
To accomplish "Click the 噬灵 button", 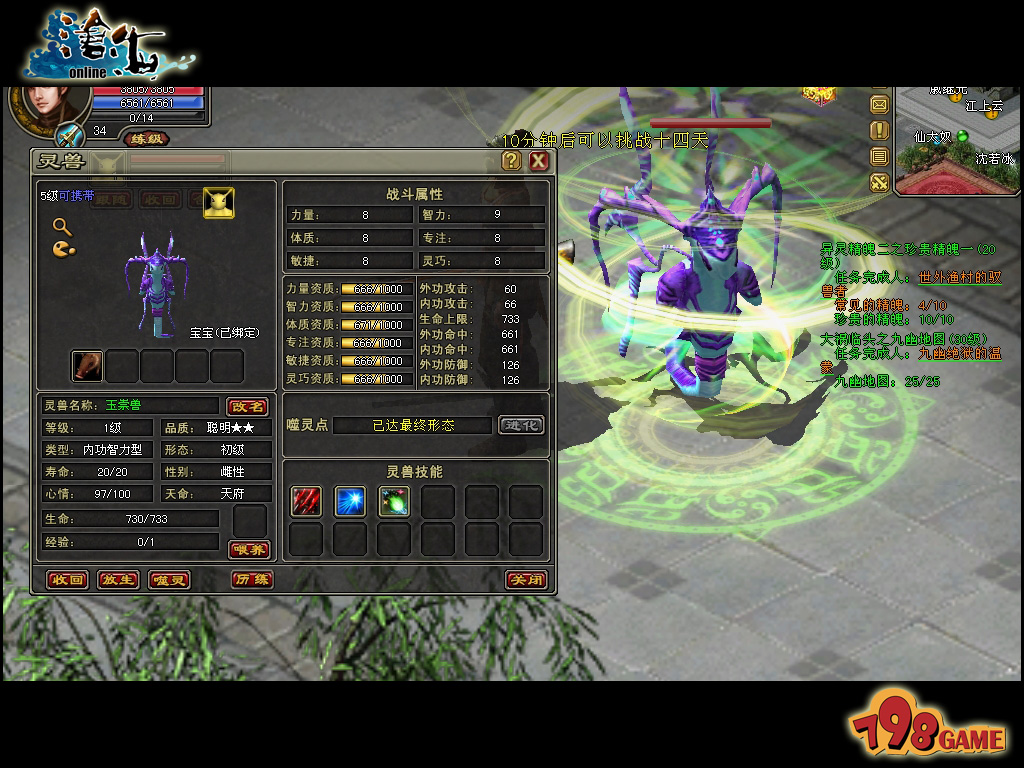I will 169,580.
